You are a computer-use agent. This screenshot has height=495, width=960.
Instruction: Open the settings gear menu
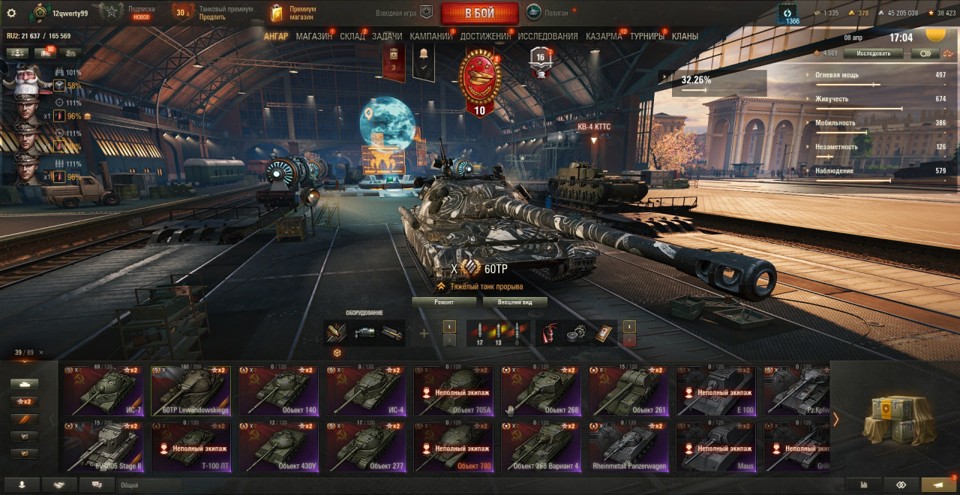[x=12, y=13]
